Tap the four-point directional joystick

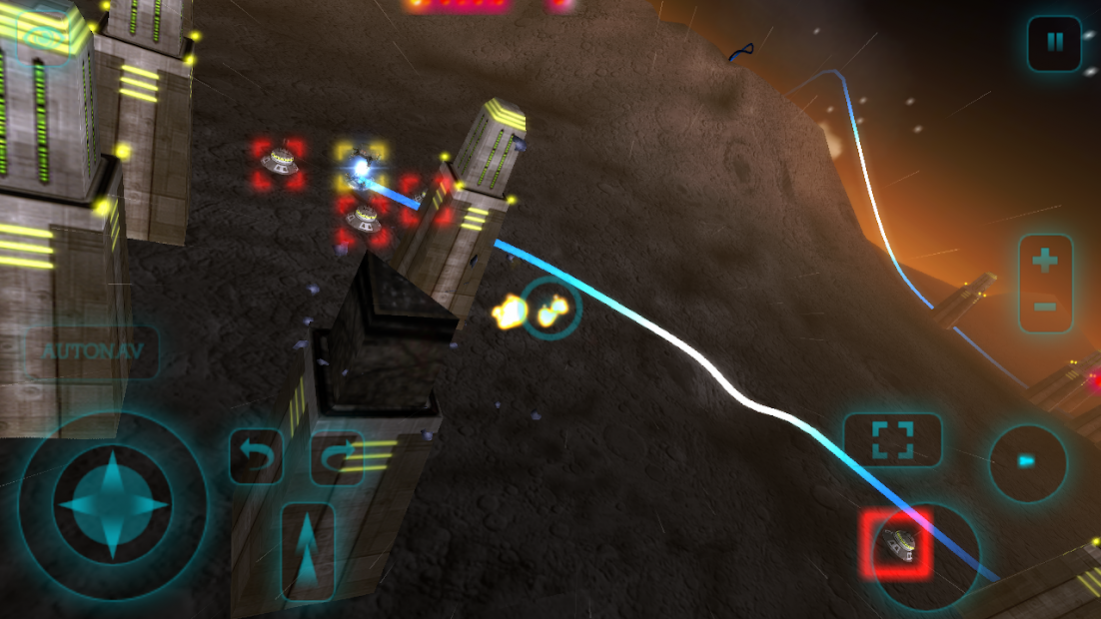pos(112,503)
